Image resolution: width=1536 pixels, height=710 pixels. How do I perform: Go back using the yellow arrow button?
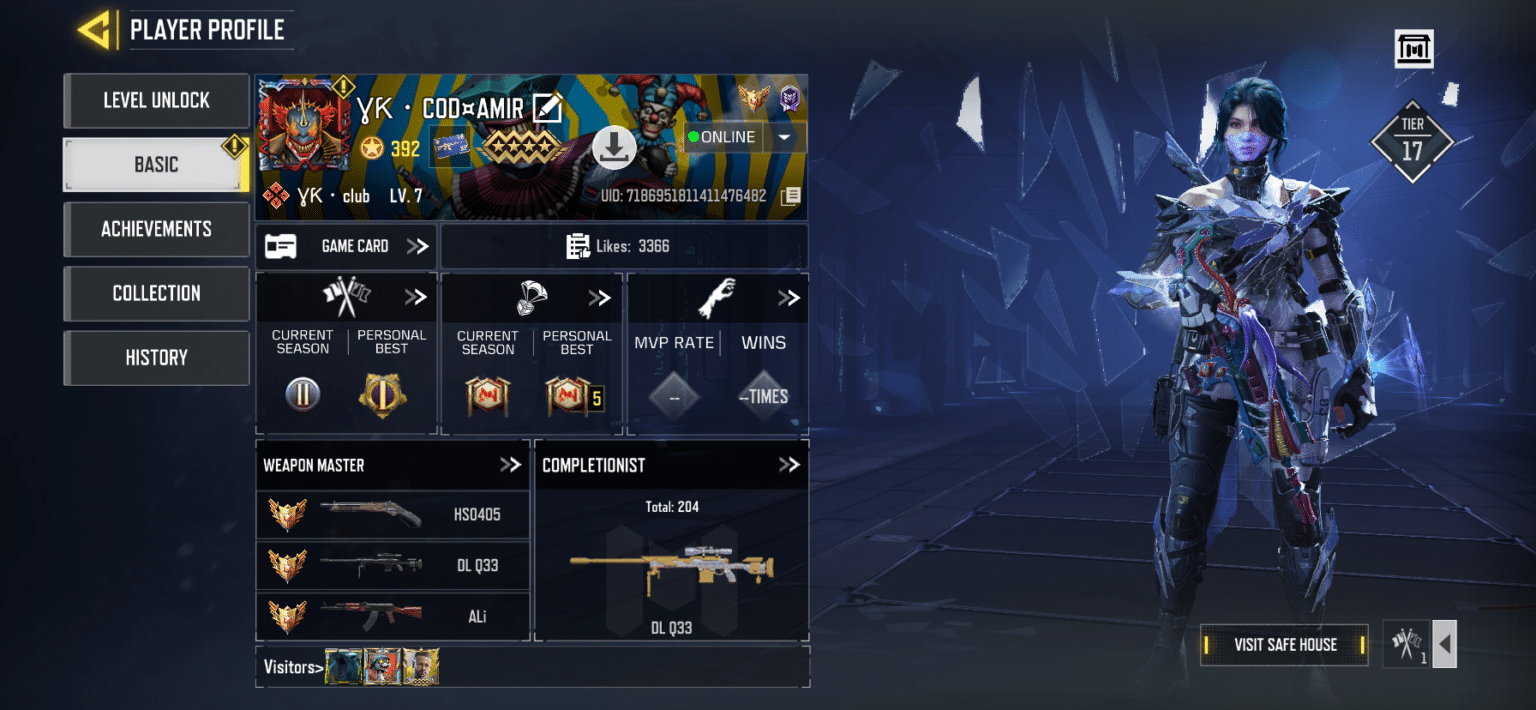[x=94, y=30]
